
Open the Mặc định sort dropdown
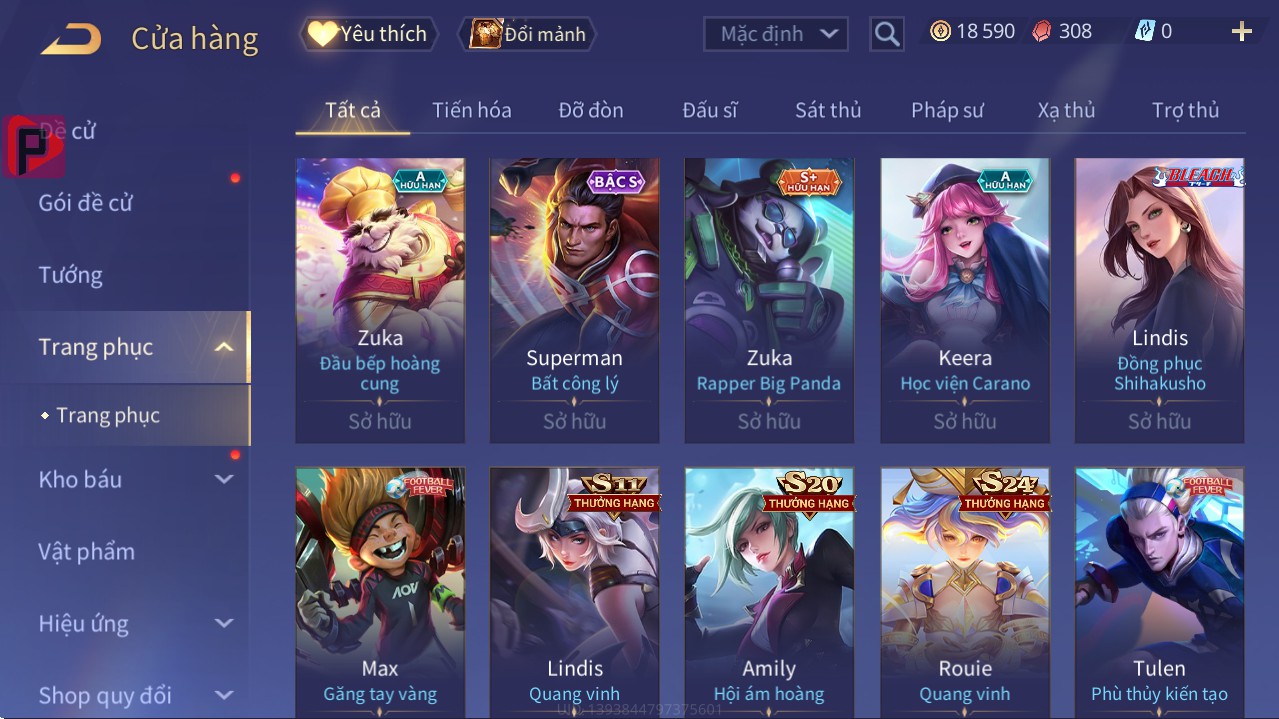776,34
